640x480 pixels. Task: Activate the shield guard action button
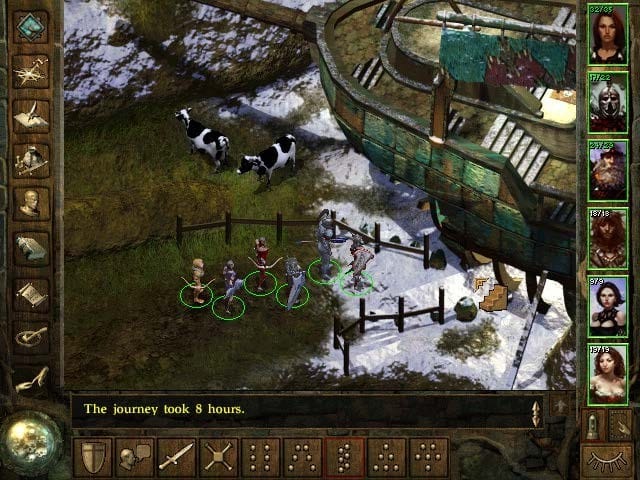pos(93,457)
